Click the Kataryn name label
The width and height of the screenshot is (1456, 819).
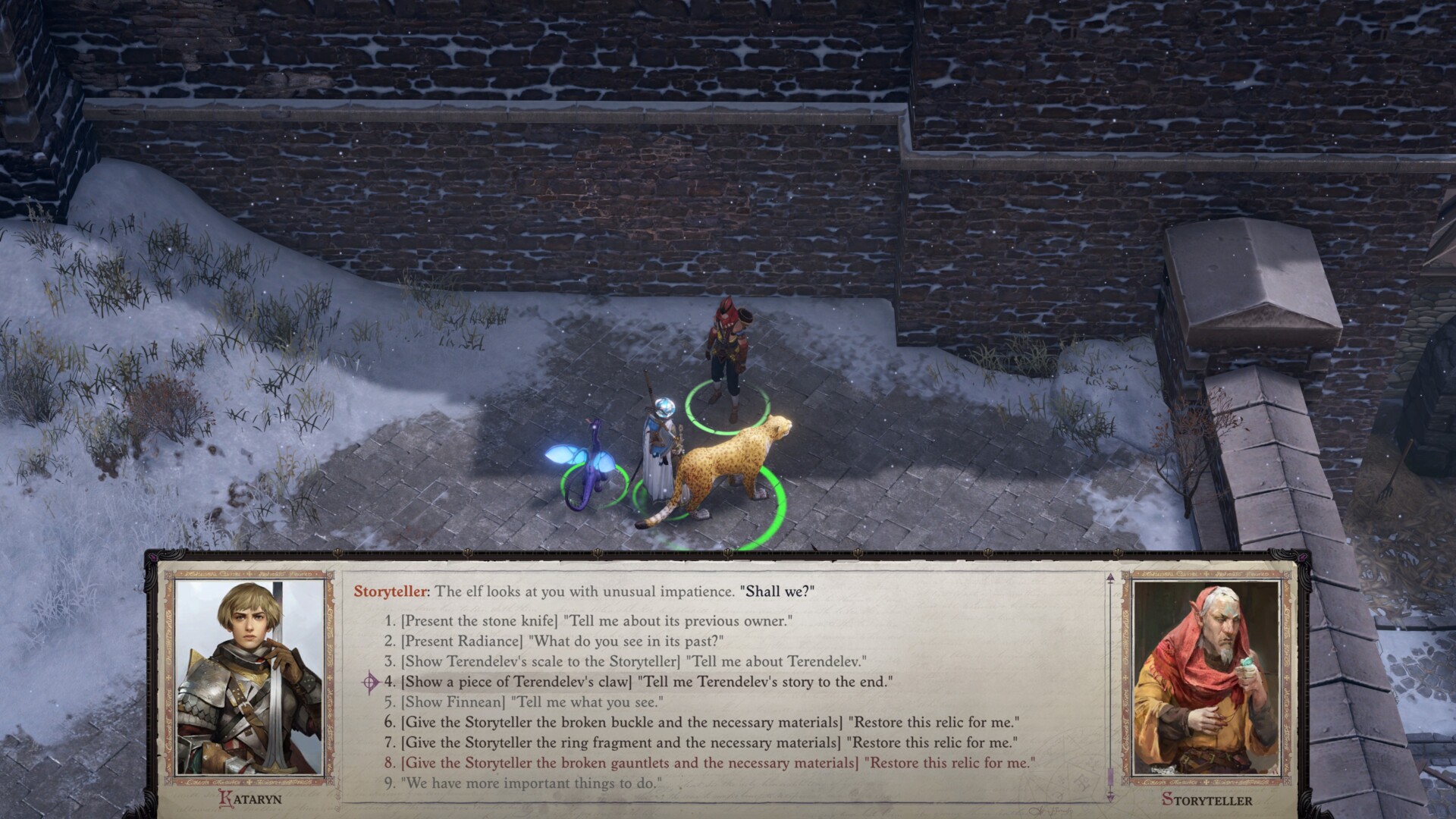point(250,798)
